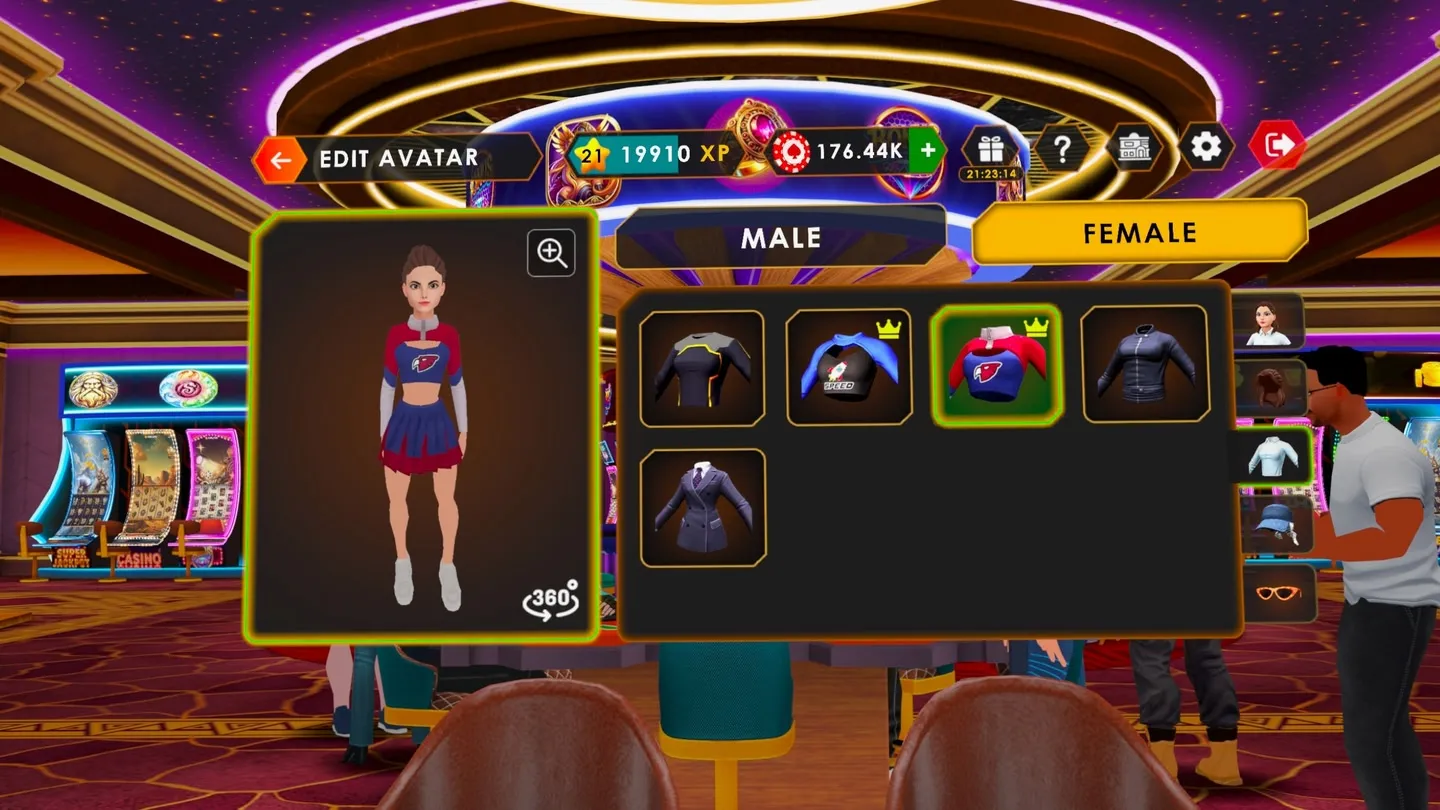The width and height of the screenshot is (1440, 810).
Task: Select the Speed rocket crop top
Action: pyautogui.click(x=849, y=367)
